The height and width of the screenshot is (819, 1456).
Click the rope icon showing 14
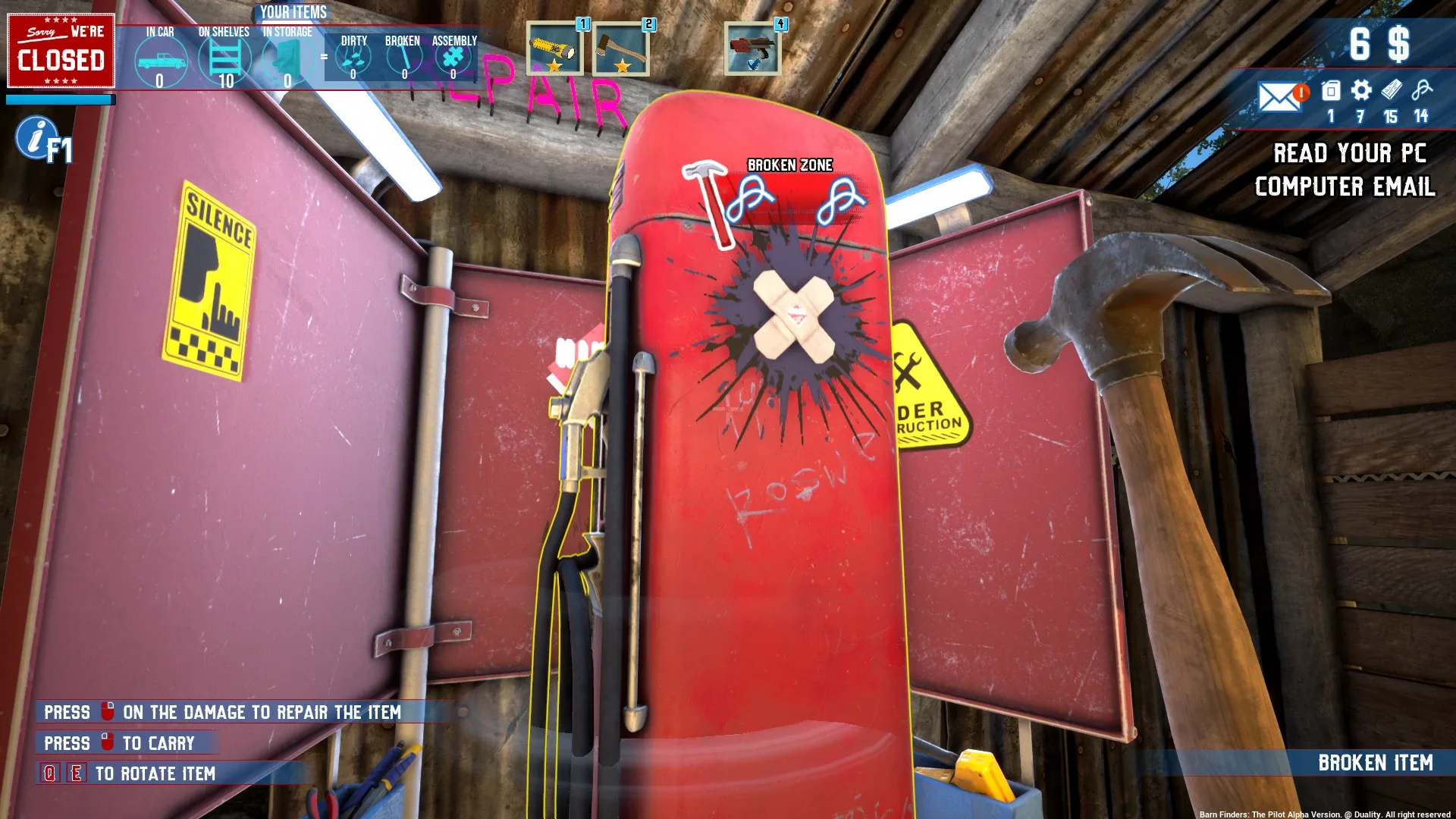tap(1420, 91)
